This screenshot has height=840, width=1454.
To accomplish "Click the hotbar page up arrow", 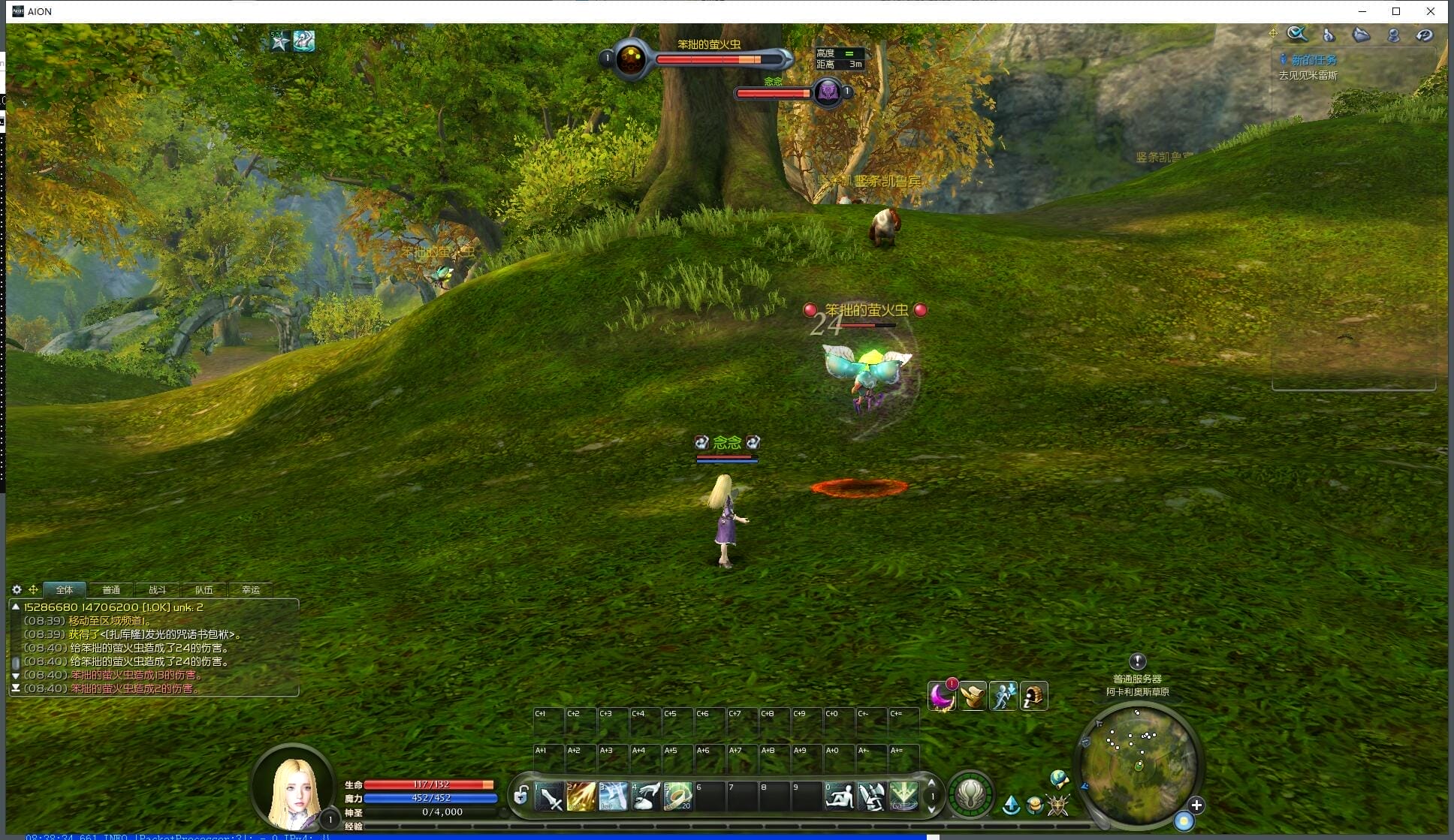I will click(932, 783).
